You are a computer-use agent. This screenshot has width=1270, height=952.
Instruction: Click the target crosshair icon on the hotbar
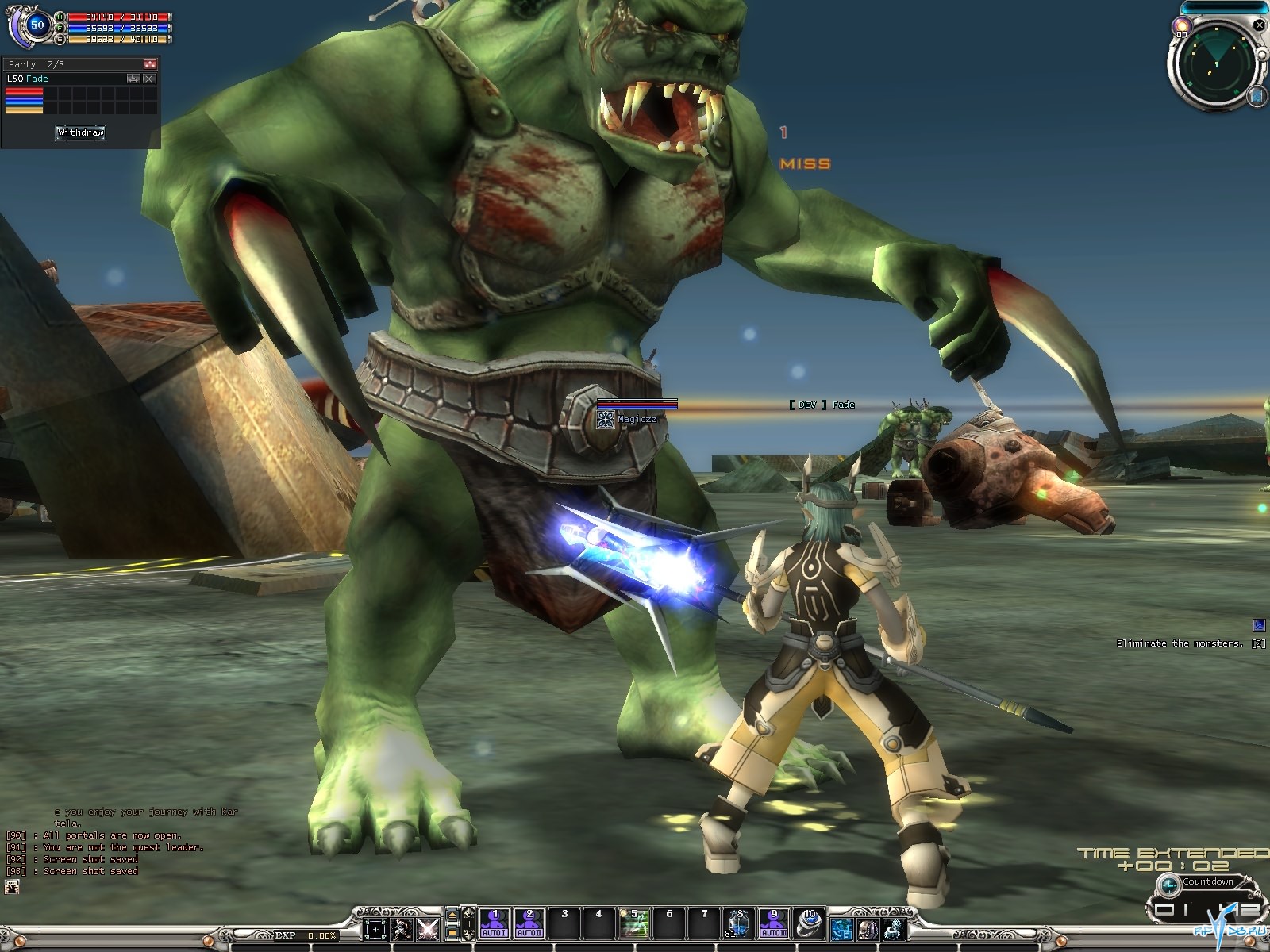(375, 928)
